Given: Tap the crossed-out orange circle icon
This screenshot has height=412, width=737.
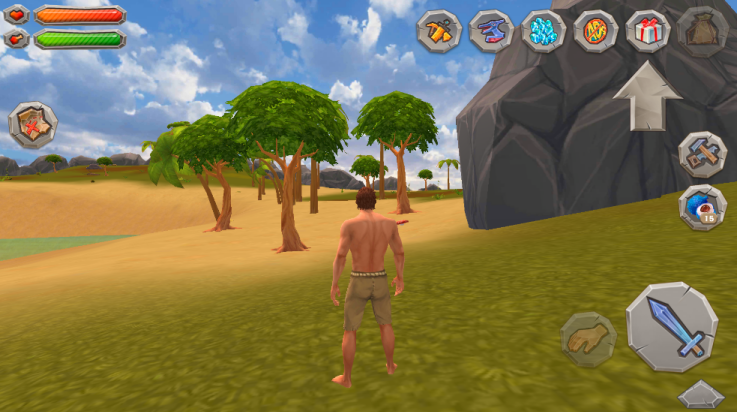Looking at the screenshot, I should click(595, 30).
